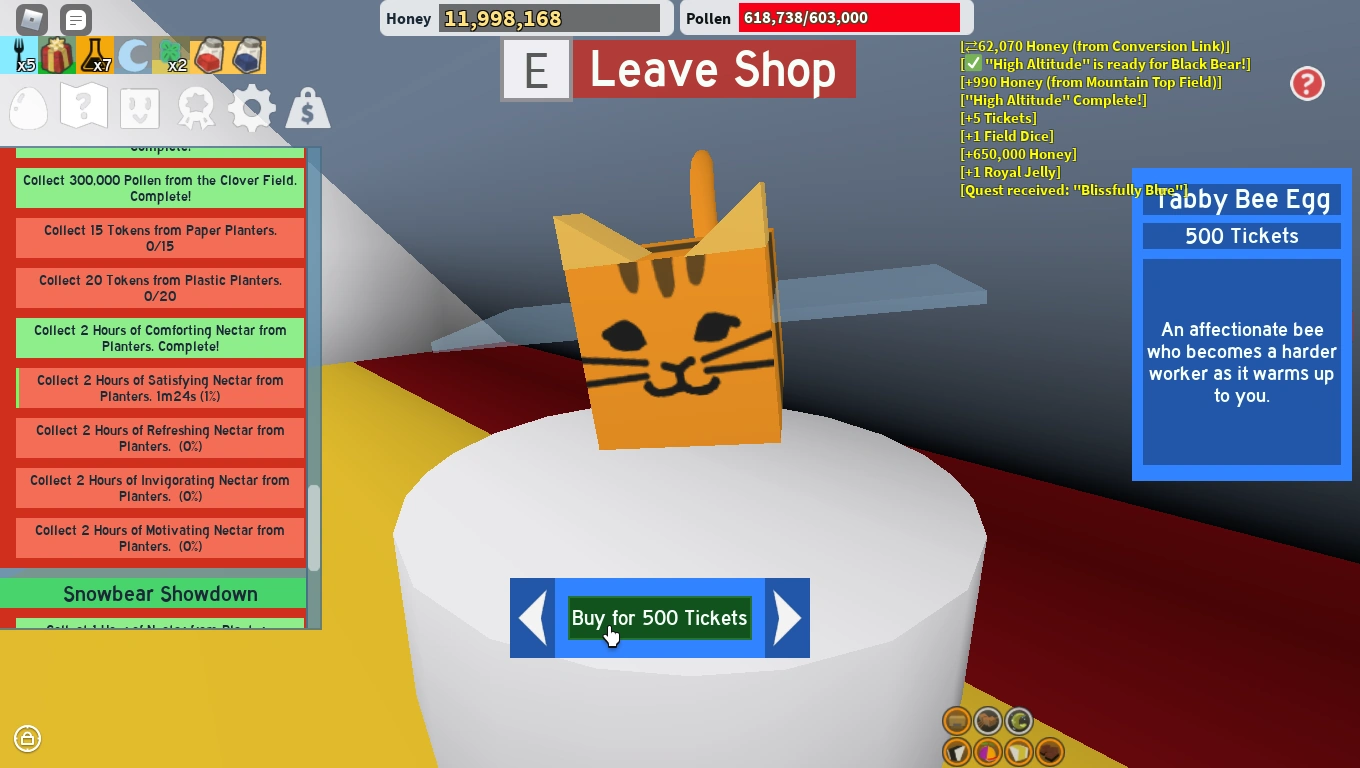Open the Hive bee face menu
This screenshot has width=1360, height=768.
tap(139, 107)
